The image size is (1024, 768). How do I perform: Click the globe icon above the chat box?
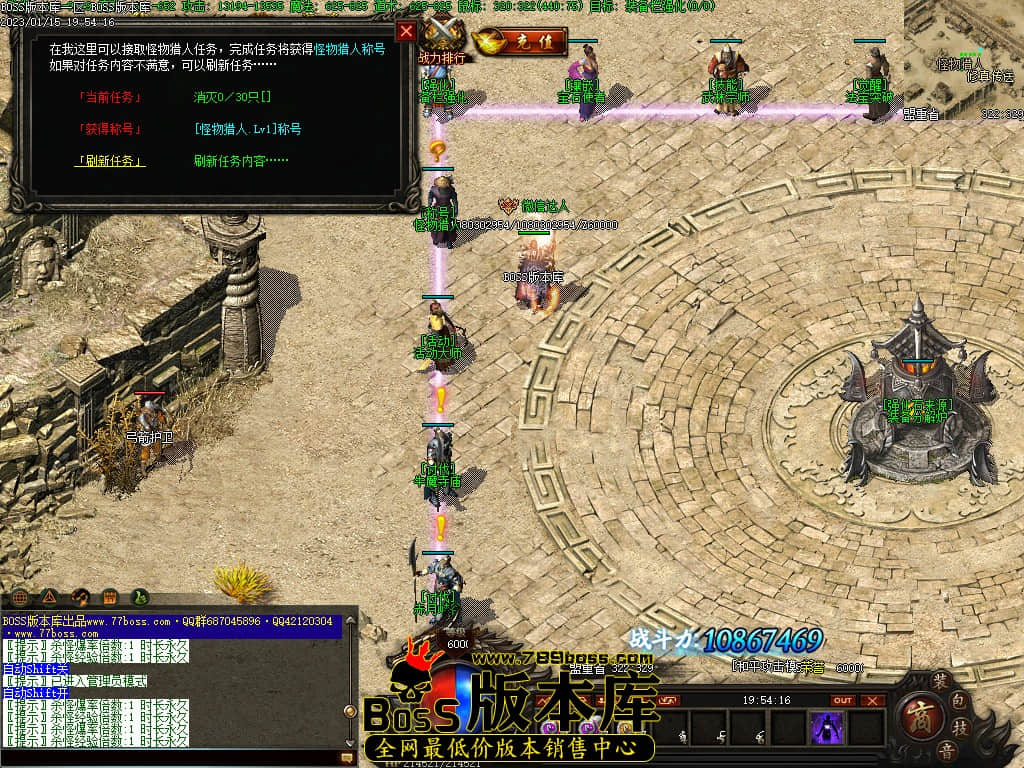pyautogui.click(x=19, y=597)
